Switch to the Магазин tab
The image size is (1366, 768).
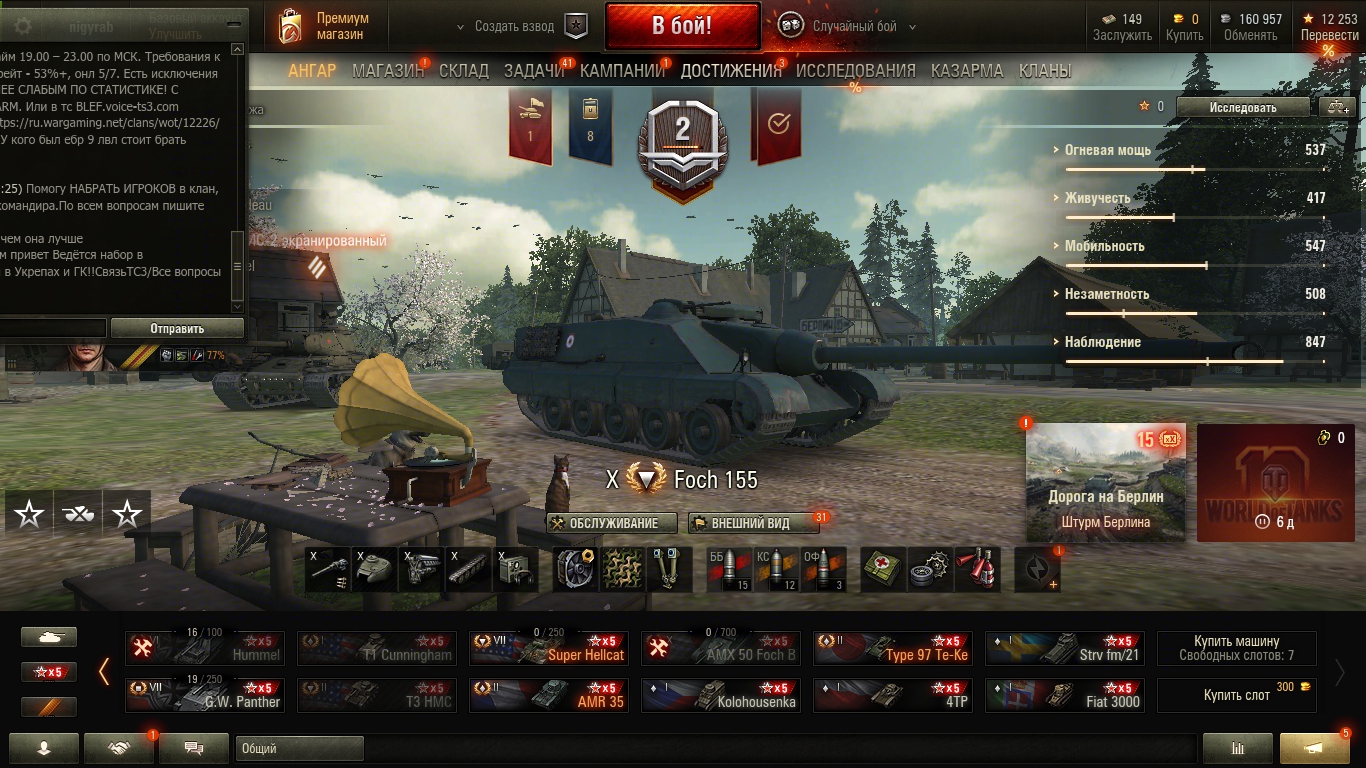pos(388,71)
